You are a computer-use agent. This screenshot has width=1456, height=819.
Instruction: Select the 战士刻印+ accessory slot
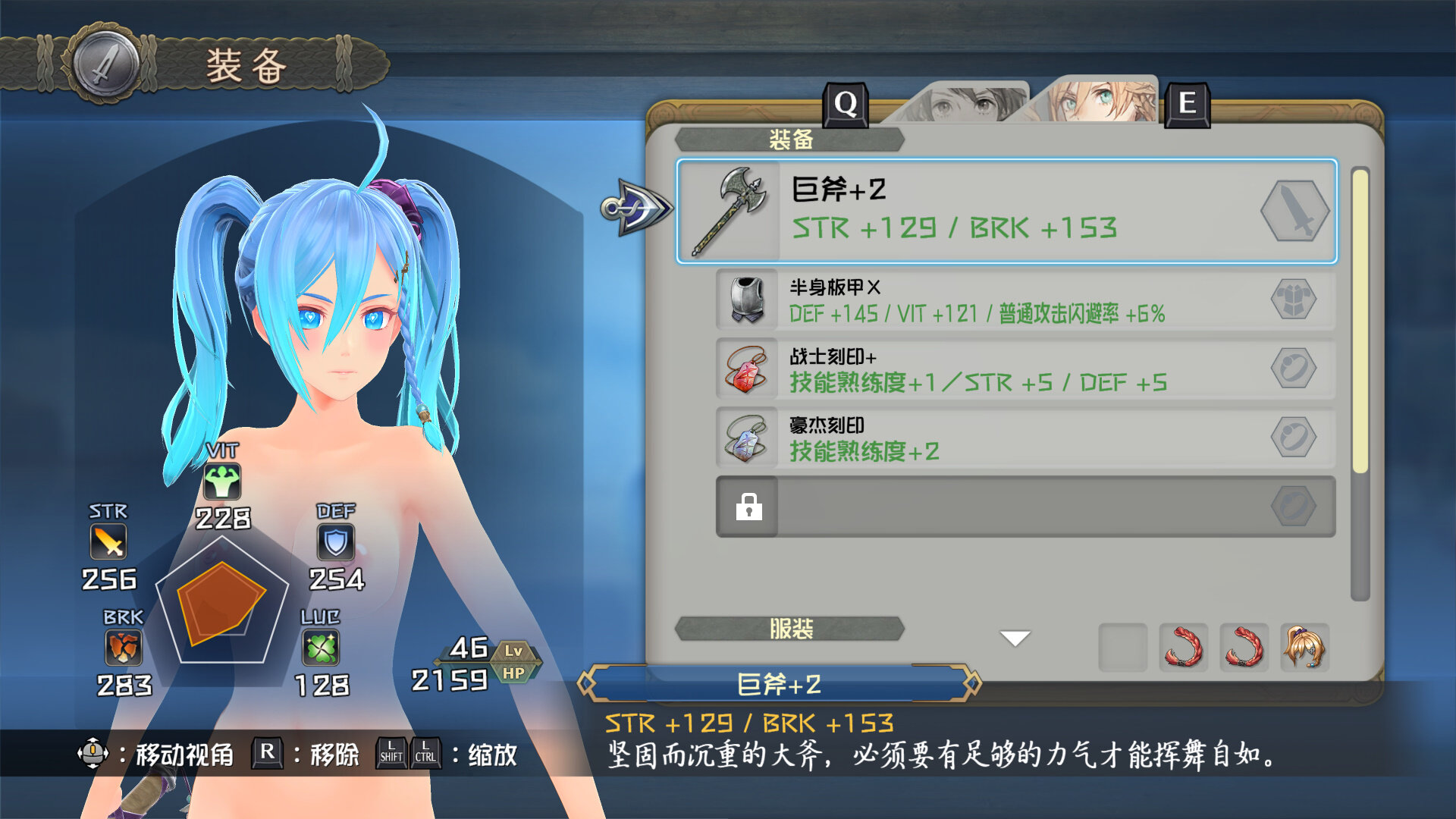click(1025, 369)
